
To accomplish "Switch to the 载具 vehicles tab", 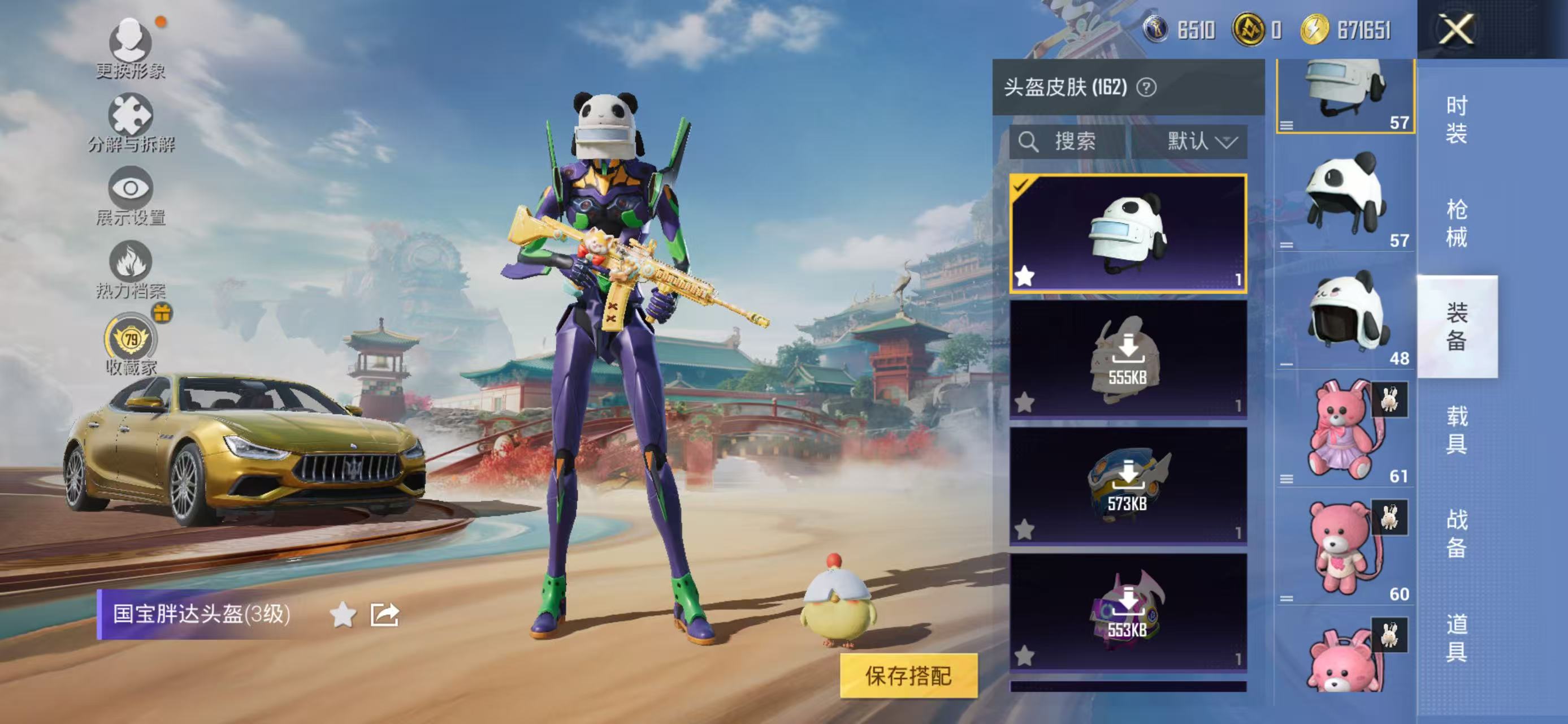I will click(x=1456, y=430).
